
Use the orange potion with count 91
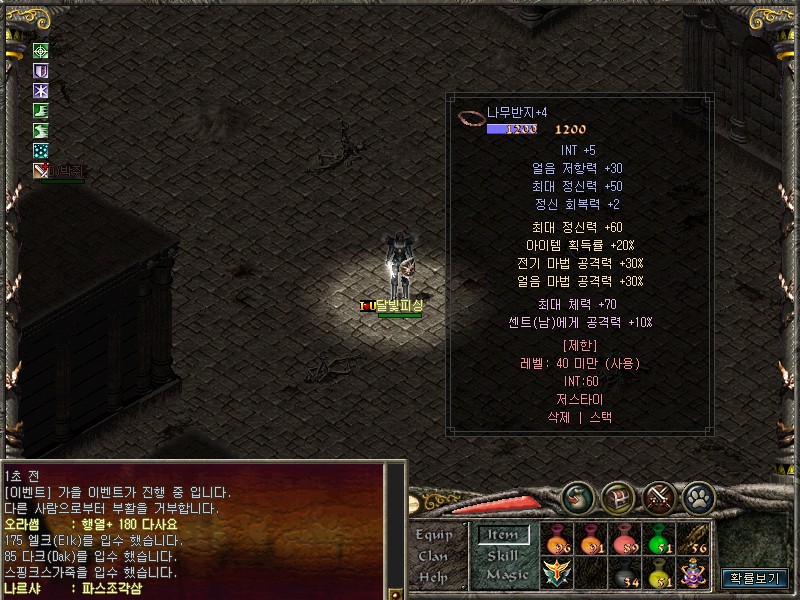tap(591, 540)
